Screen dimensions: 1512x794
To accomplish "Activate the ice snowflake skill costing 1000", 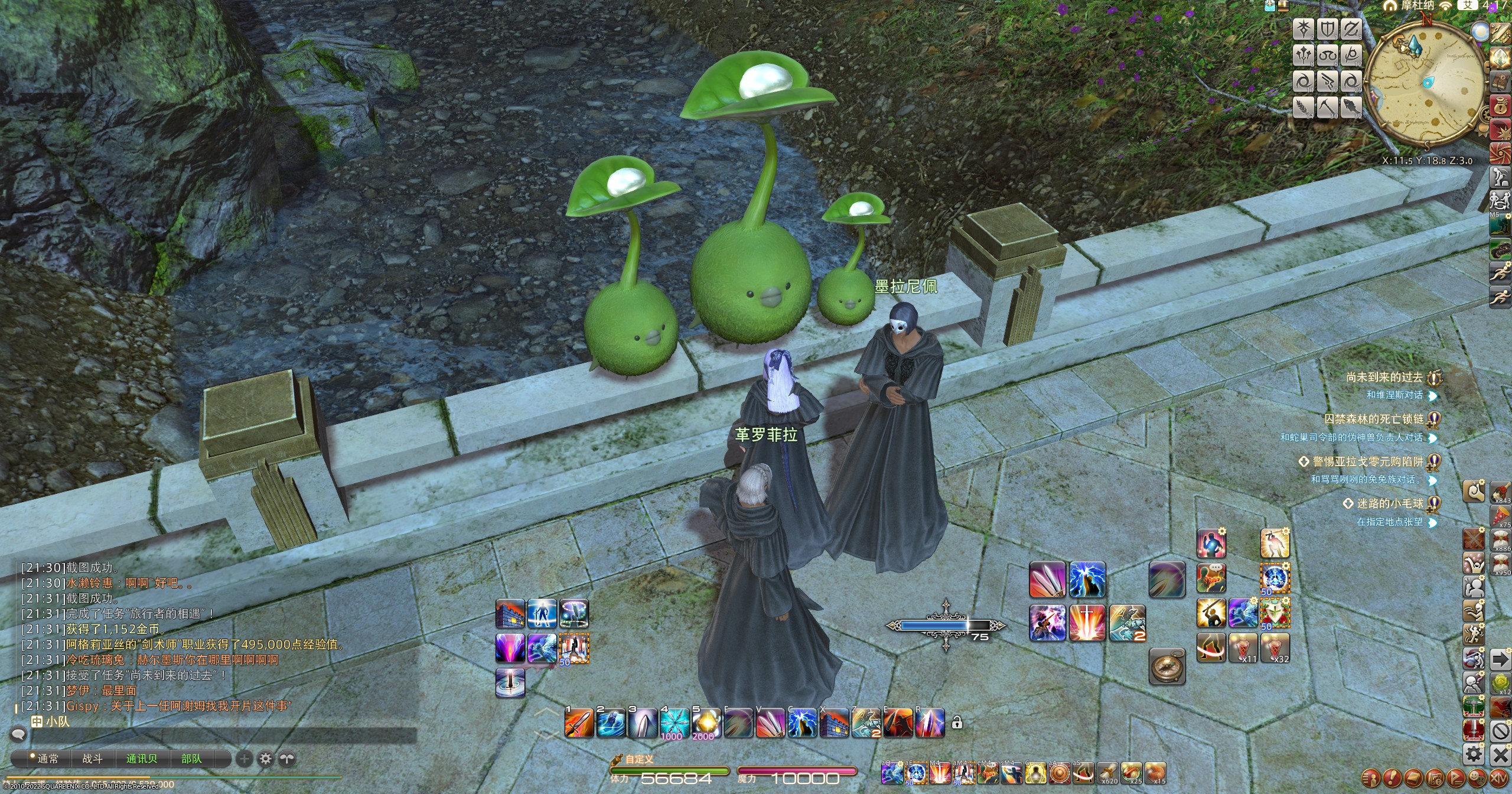I will [674, 723].
